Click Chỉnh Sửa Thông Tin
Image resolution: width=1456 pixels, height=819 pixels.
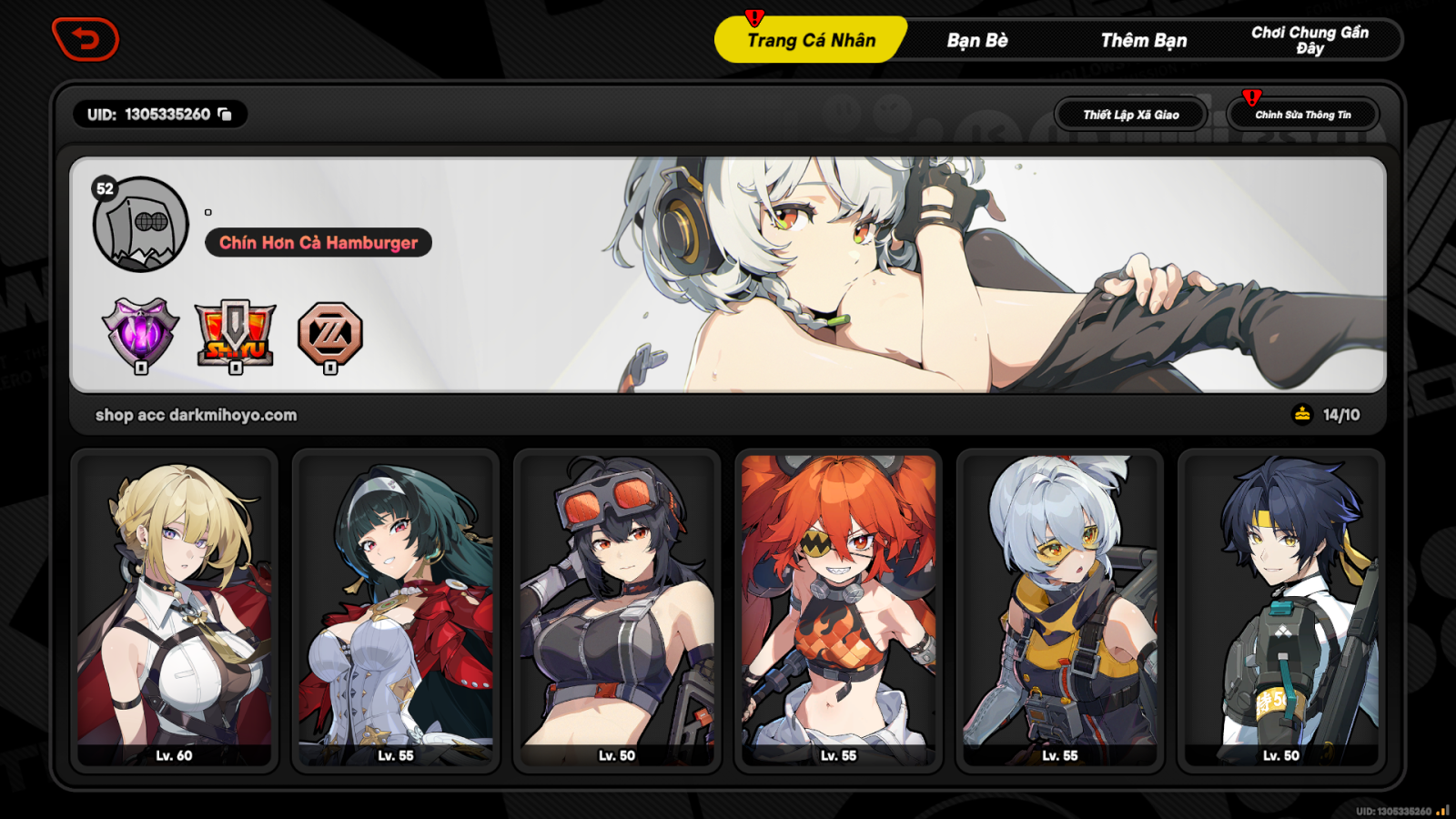click(x=1303, y=114)
